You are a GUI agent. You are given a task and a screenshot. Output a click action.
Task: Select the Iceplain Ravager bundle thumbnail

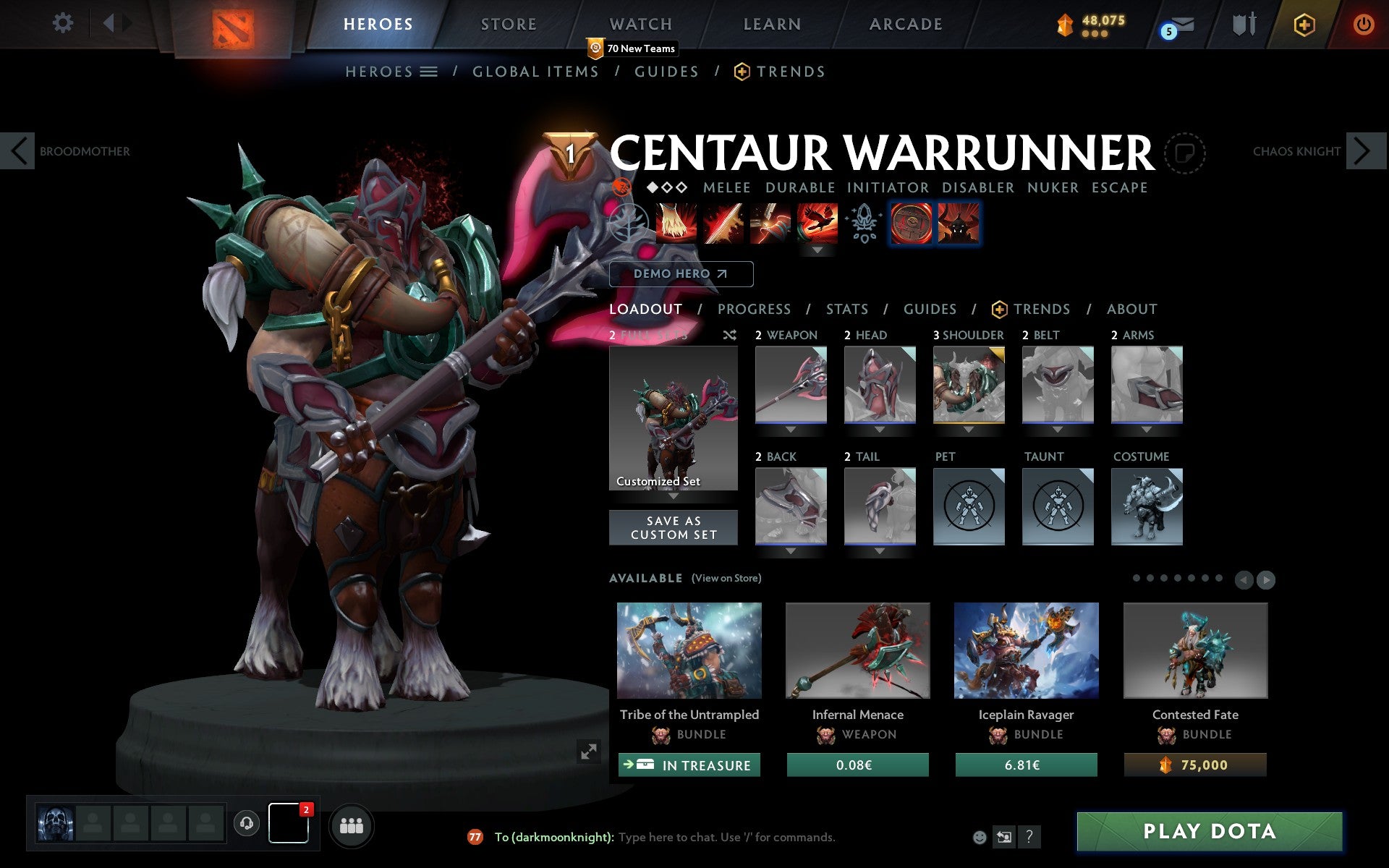click(x=1027, y=650)
